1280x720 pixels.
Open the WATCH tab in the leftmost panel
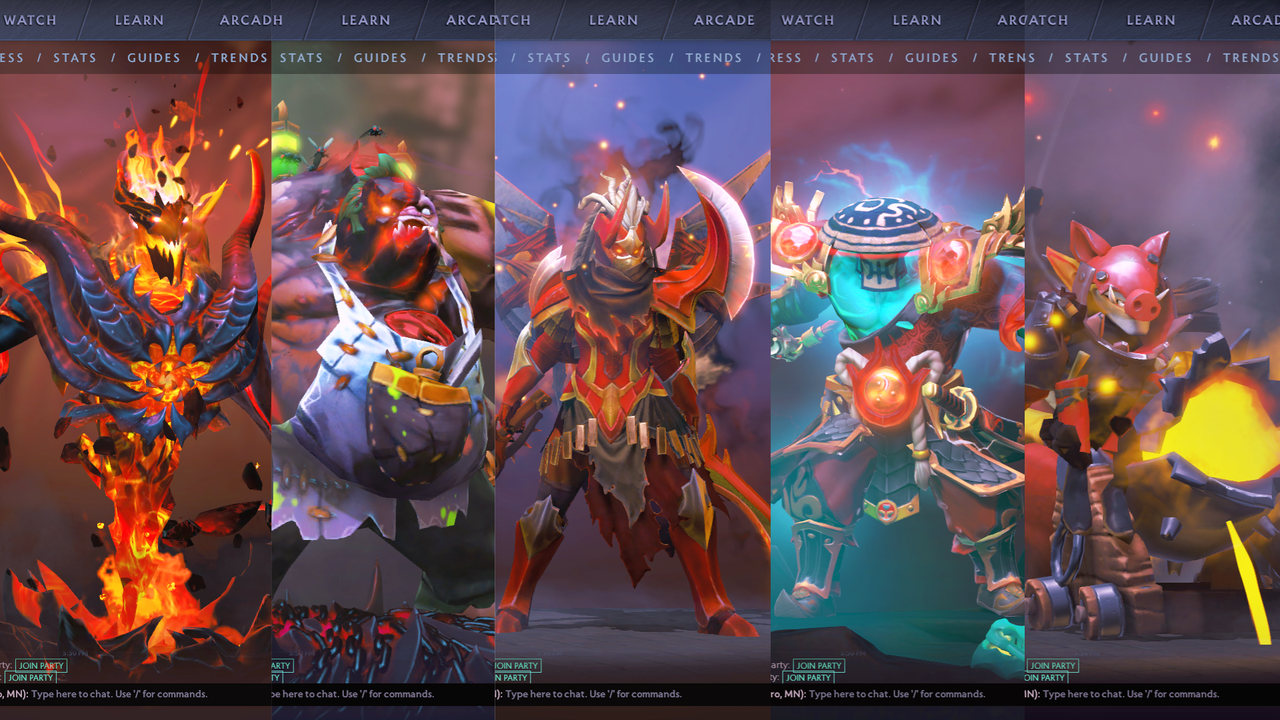click(31, 19)
